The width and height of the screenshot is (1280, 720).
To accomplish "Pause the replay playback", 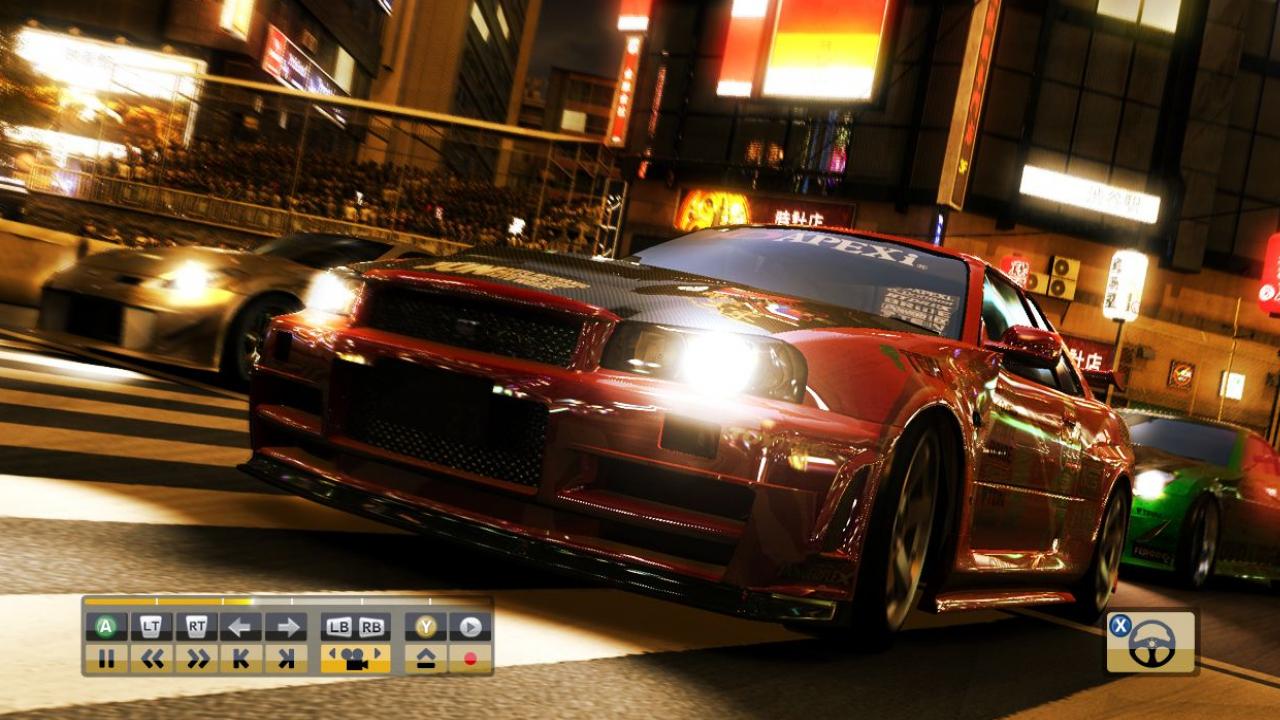I will [x=108, y=656].
